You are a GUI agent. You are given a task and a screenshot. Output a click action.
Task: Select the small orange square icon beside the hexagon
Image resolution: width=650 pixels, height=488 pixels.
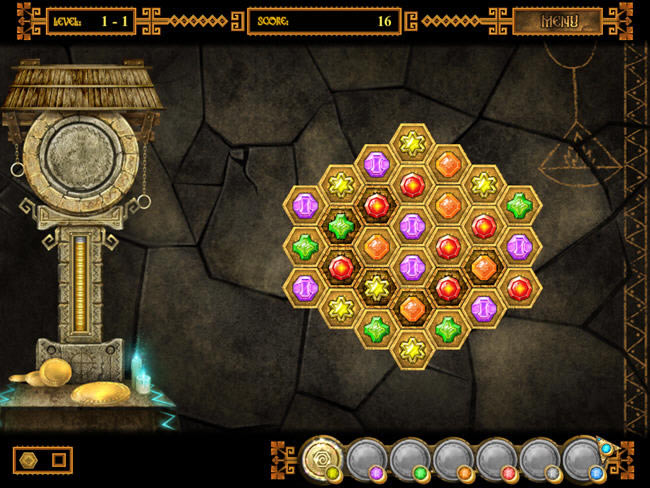58,460
